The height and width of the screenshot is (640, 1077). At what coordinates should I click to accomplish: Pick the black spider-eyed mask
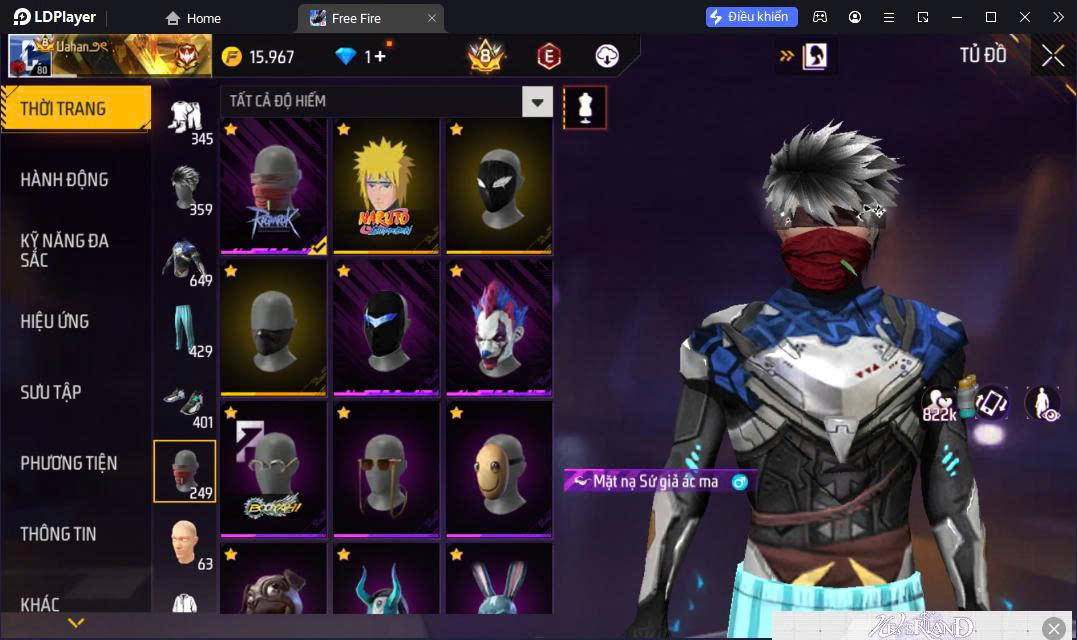499,186
